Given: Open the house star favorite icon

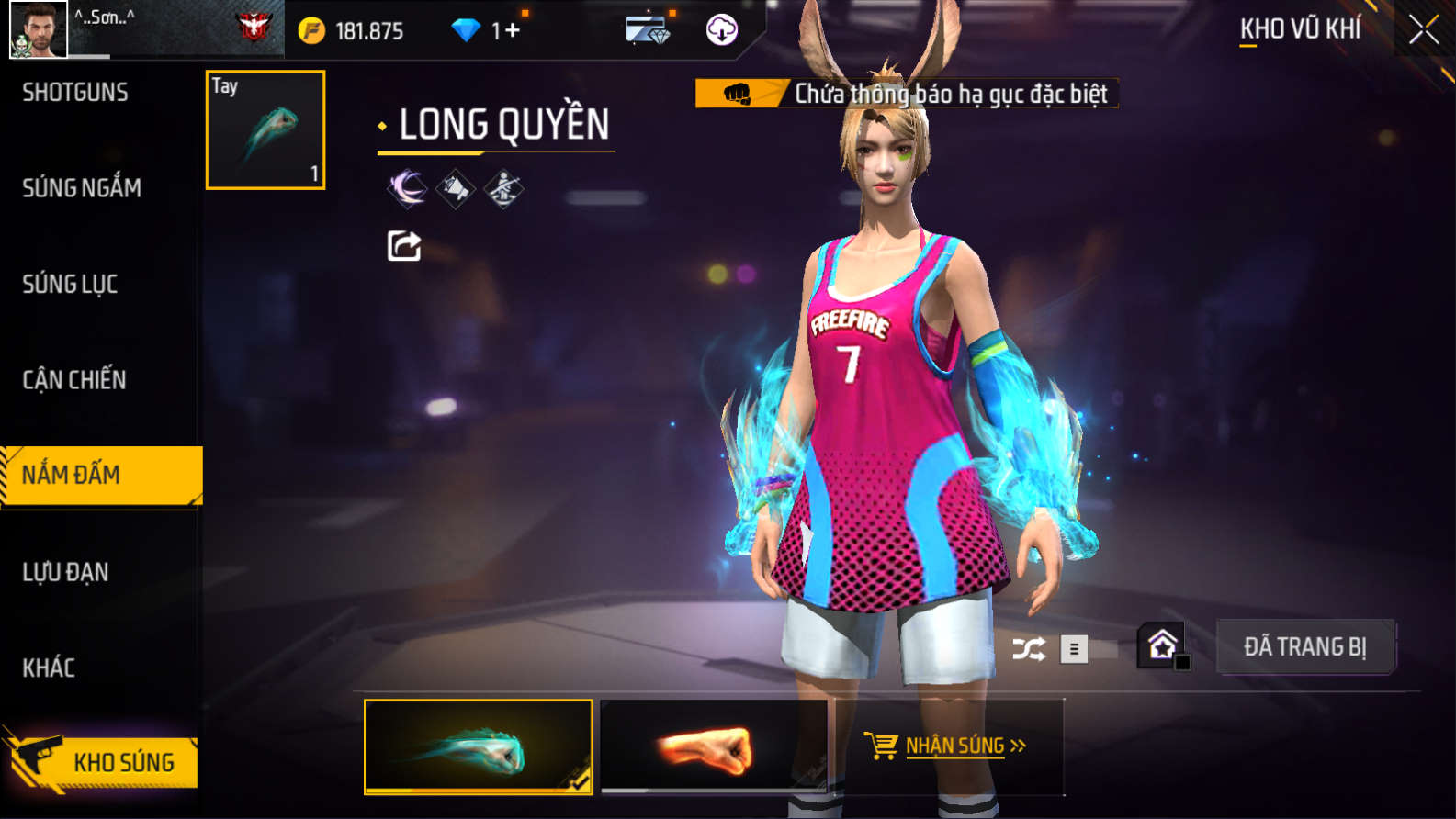Looking at the screenshot, I should point(1162,645).
